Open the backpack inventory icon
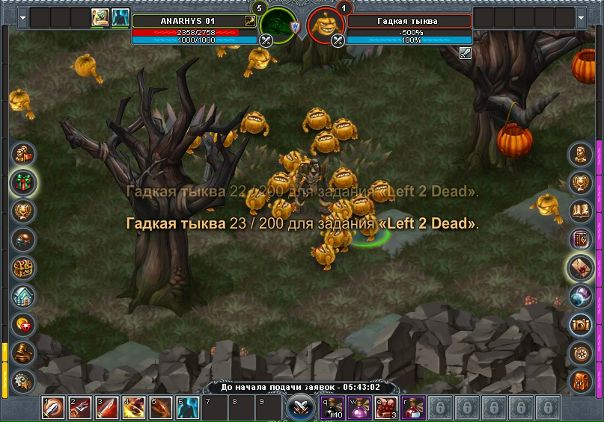Image resolution: width=604 pixels, height=422 pixels. pyautogui.click(x=581, y=381)
